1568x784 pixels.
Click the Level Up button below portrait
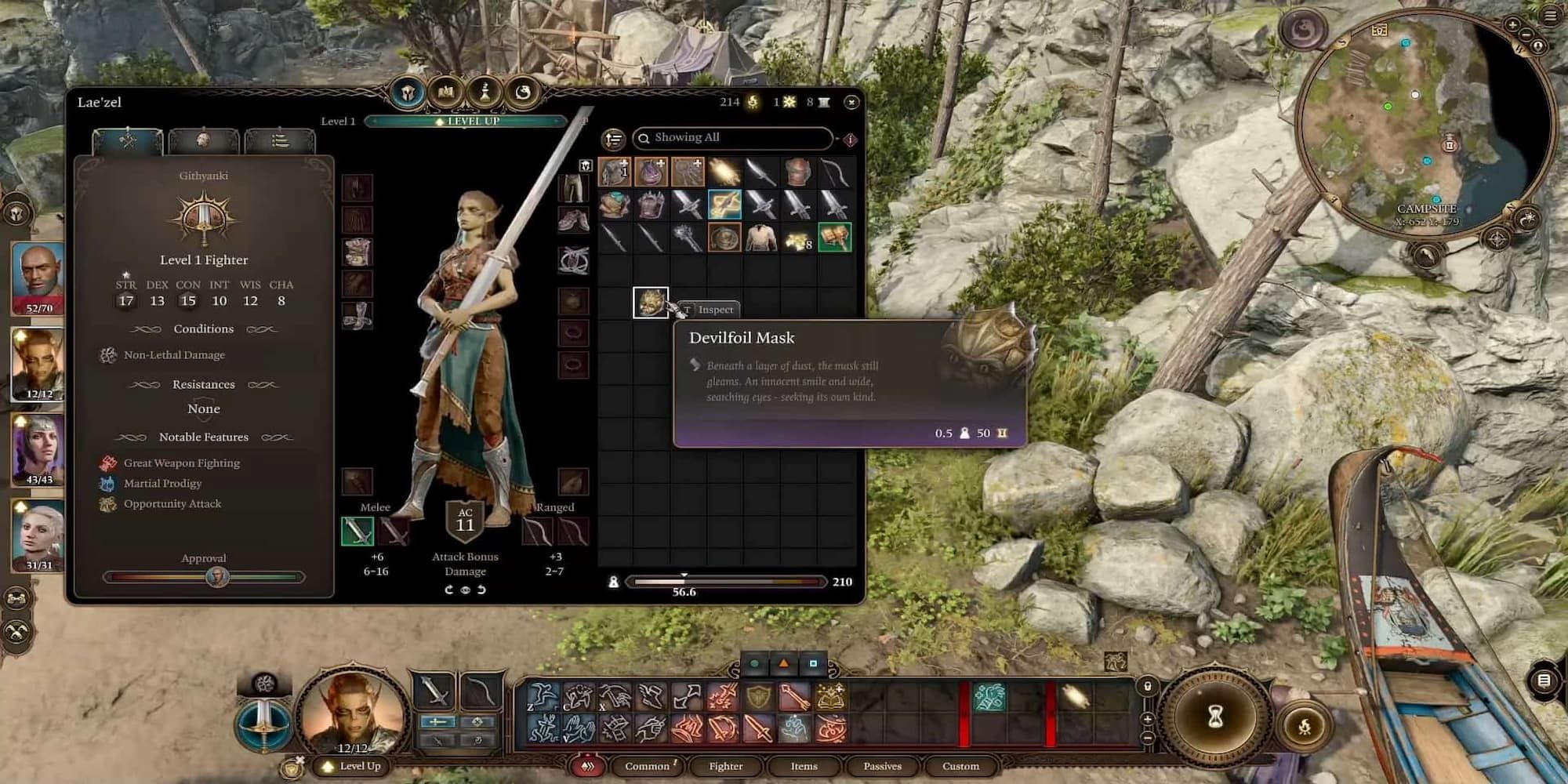pos(353,766)
